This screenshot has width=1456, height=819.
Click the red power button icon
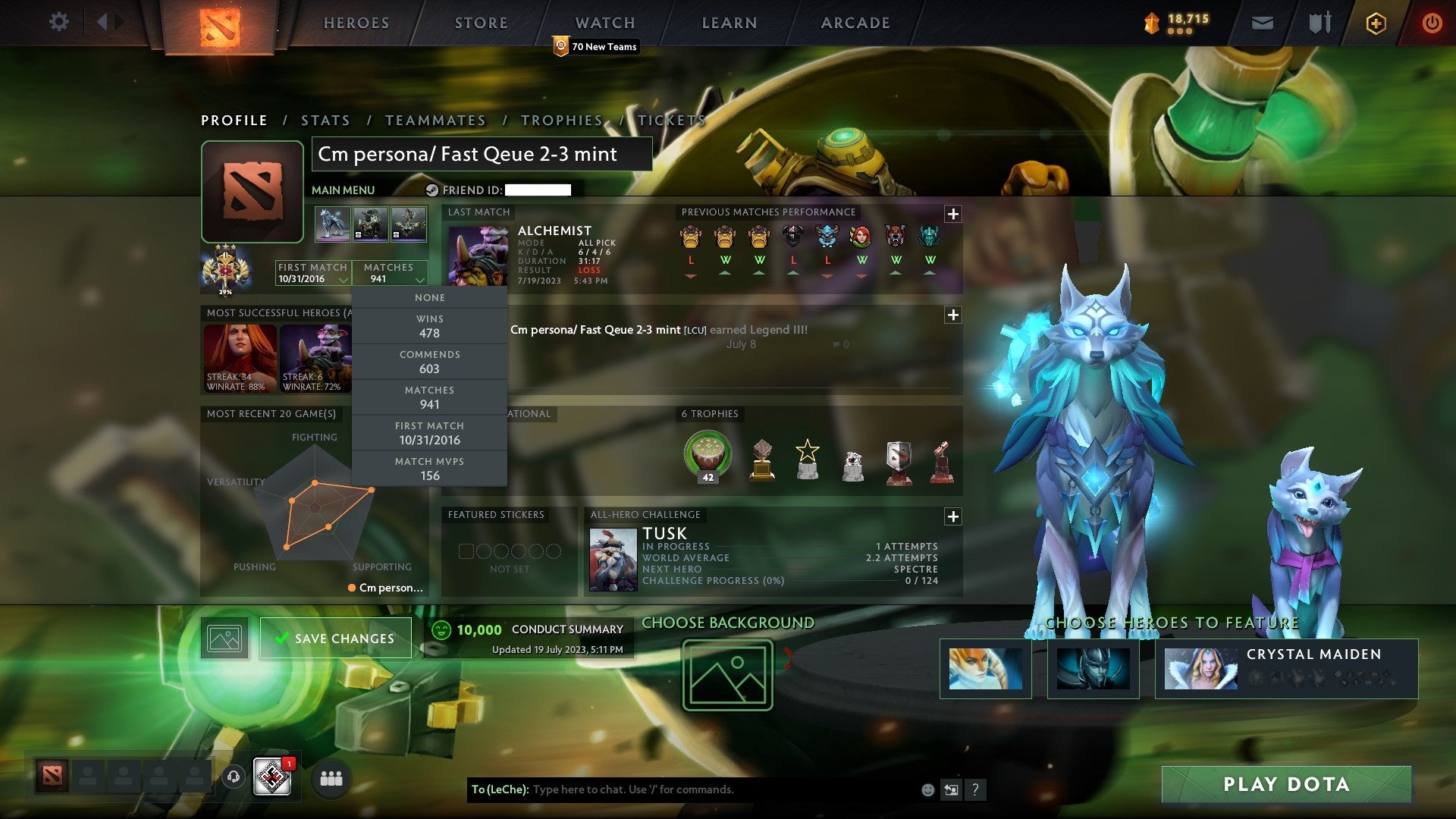click(1433, 23)
